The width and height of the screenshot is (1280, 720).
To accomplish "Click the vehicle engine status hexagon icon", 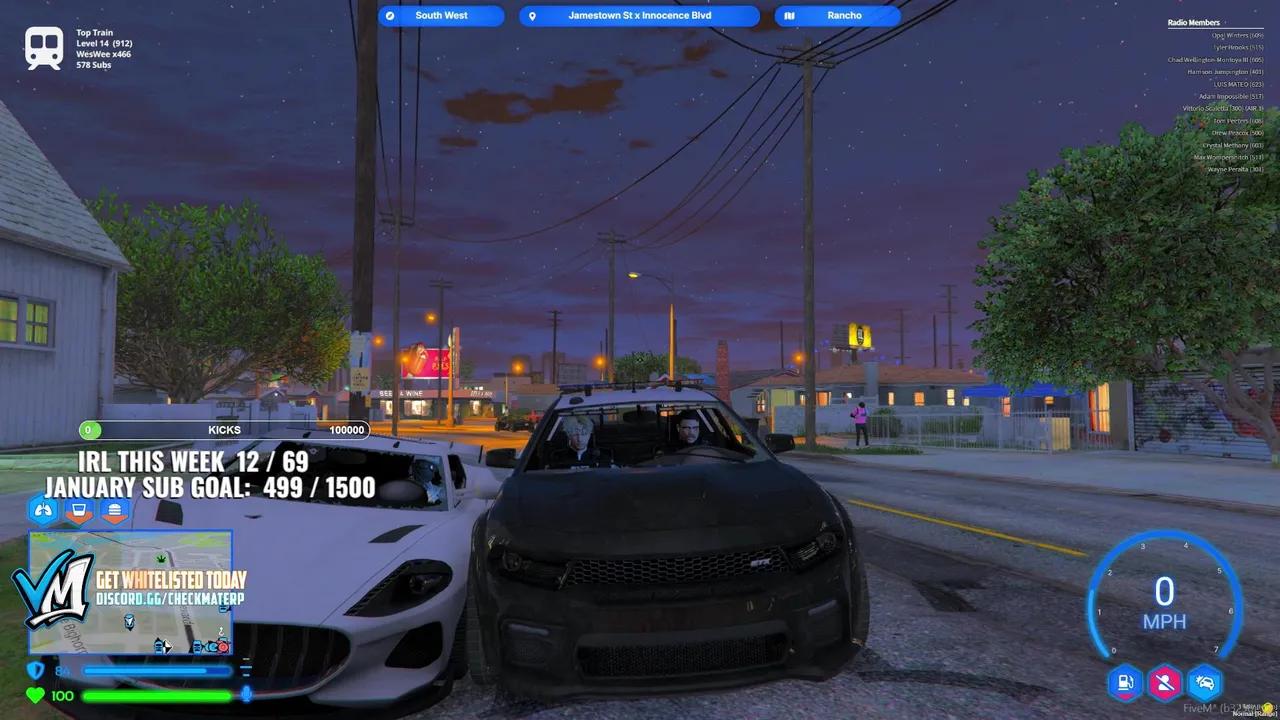I will pos(1204,683).
